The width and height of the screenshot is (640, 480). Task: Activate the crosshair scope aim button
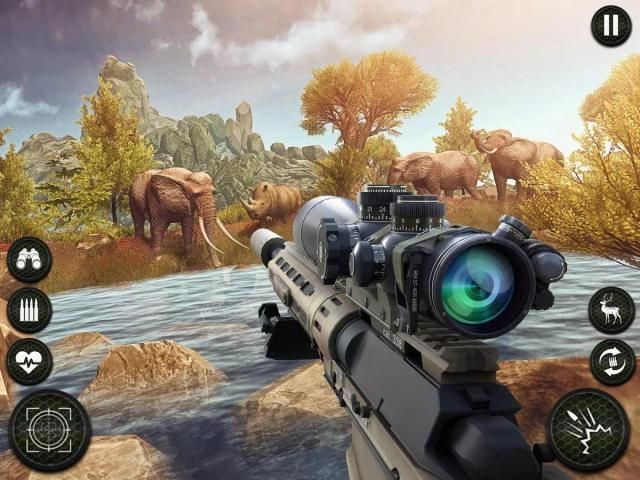pos(49,430)
